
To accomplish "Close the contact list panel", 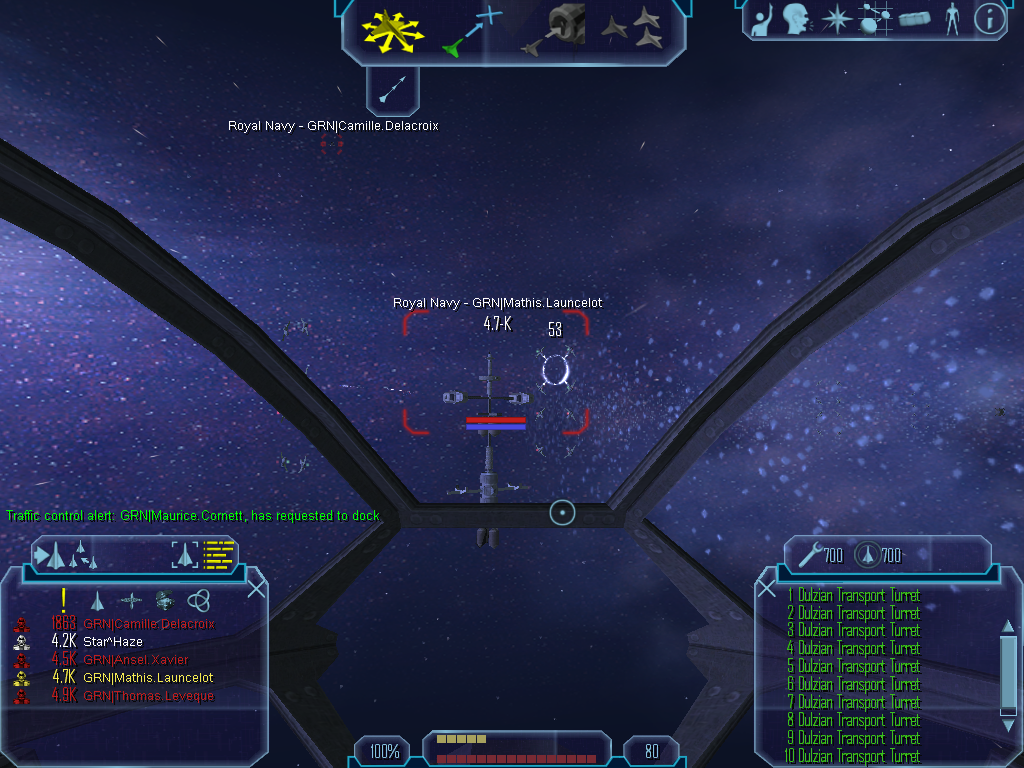I will pyautogui.click(x=256, y=588).
